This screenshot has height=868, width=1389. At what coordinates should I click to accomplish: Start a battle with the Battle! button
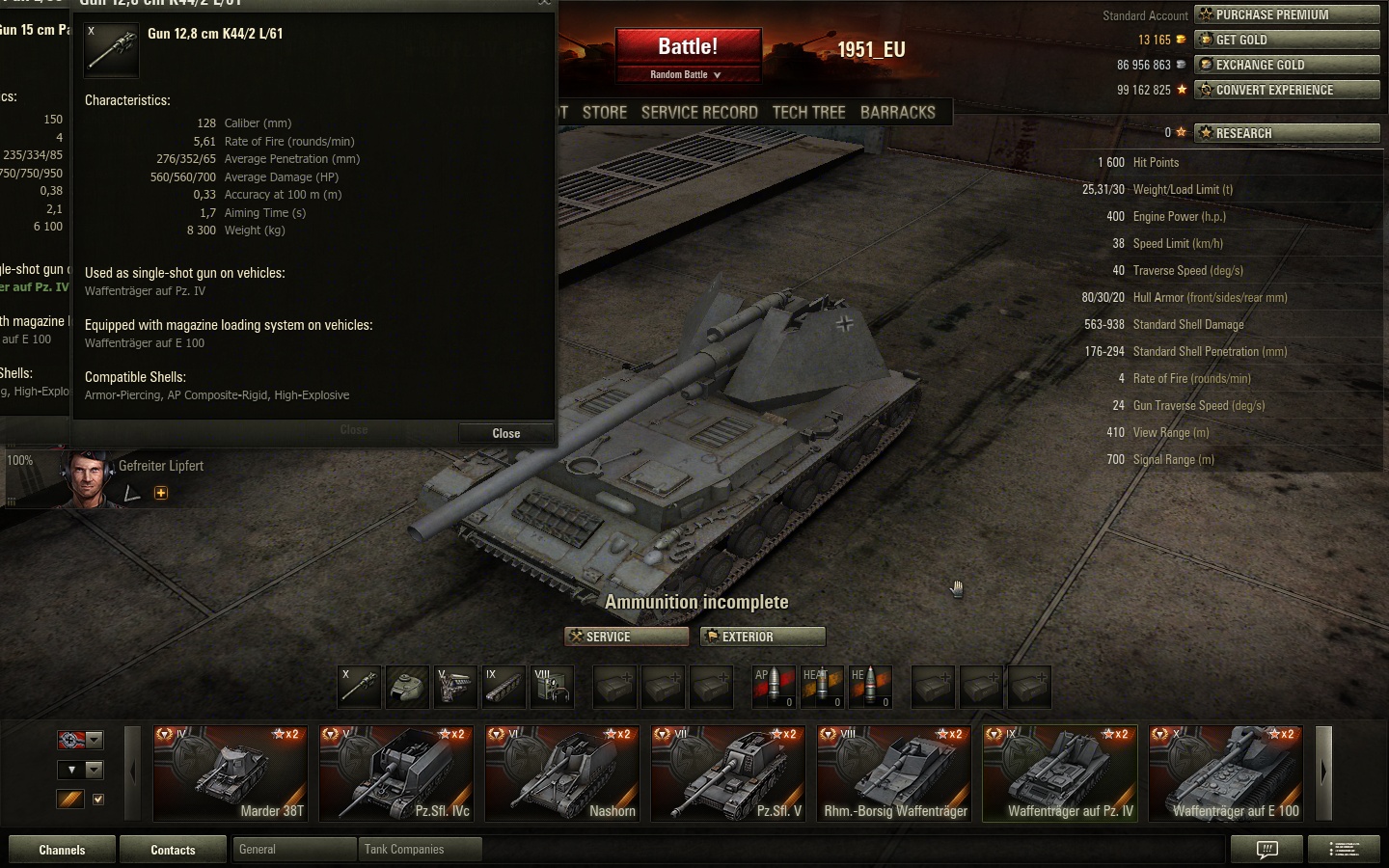688,47
